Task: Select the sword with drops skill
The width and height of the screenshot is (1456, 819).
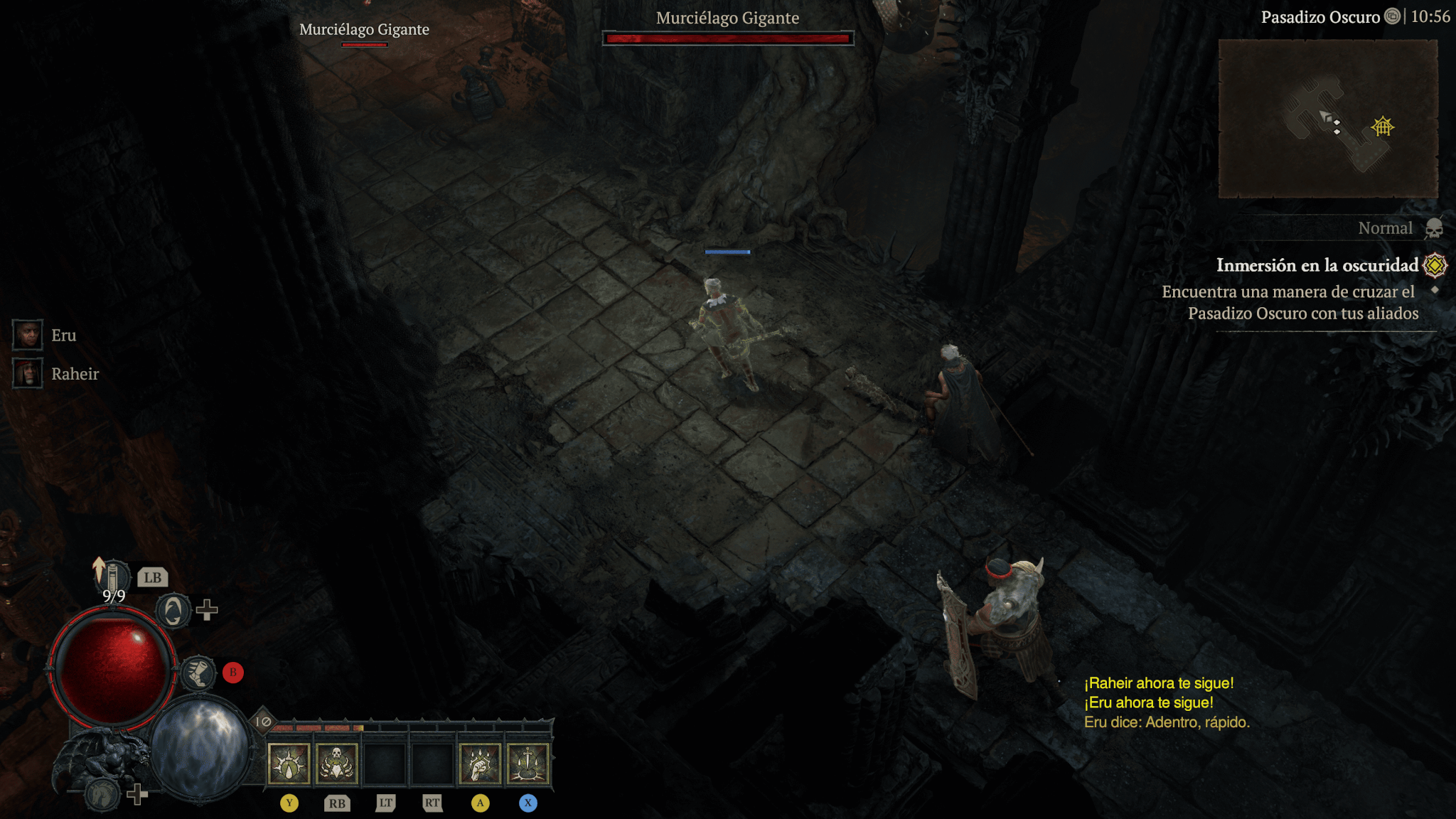Action: tap(528, 764)
